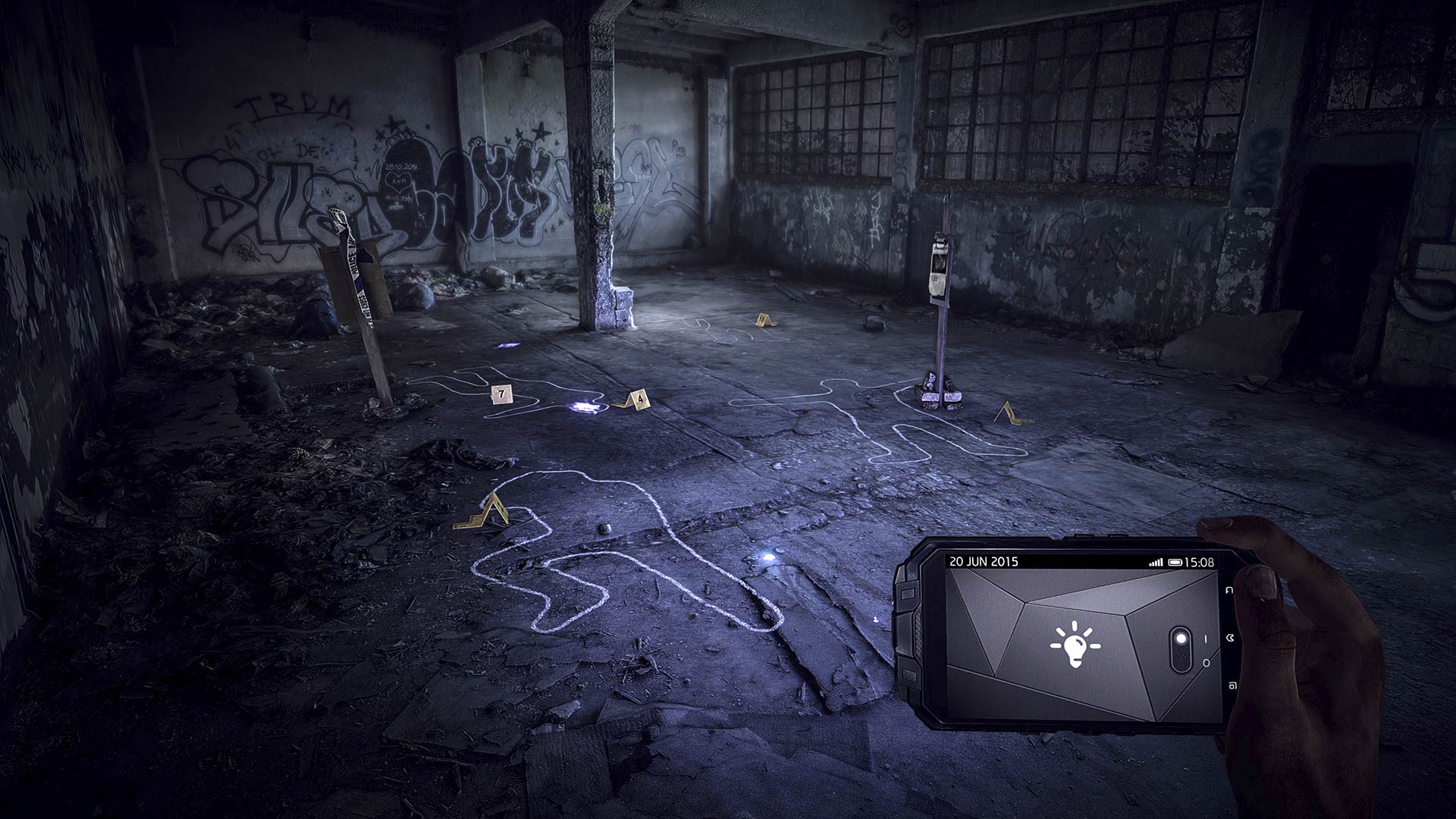Select the battery indicator icon in the status bar
Screen dimensions: 1456x819
[1175, 560]
